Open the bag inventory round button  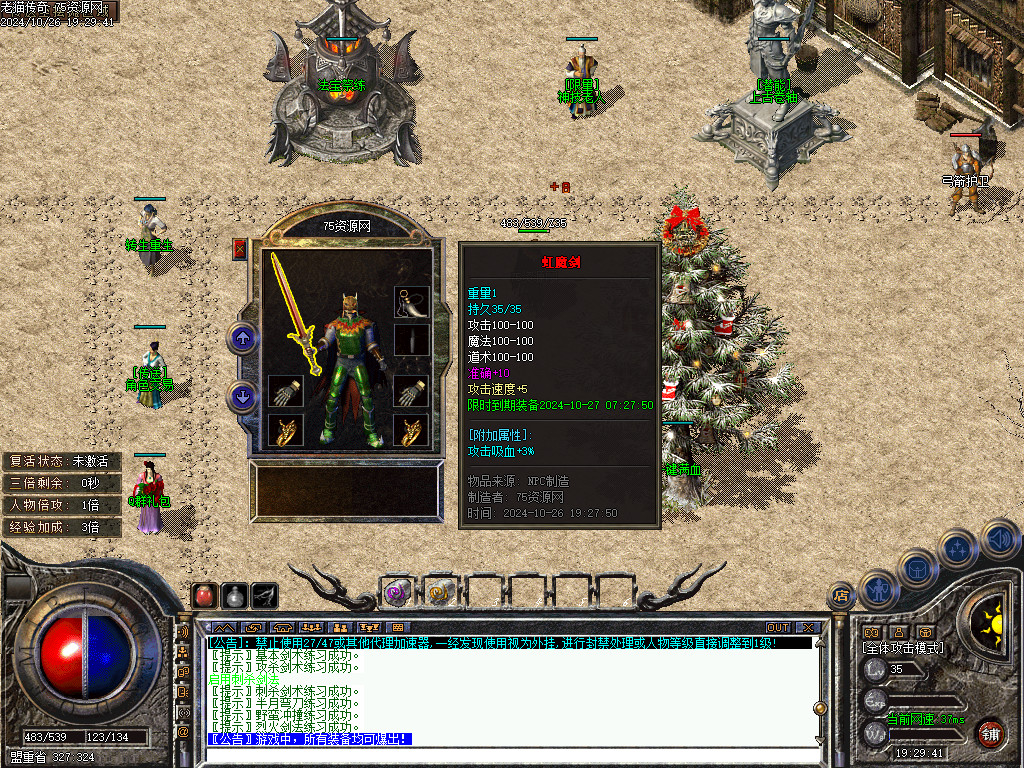pyautogui.click(x=918, y=567)
